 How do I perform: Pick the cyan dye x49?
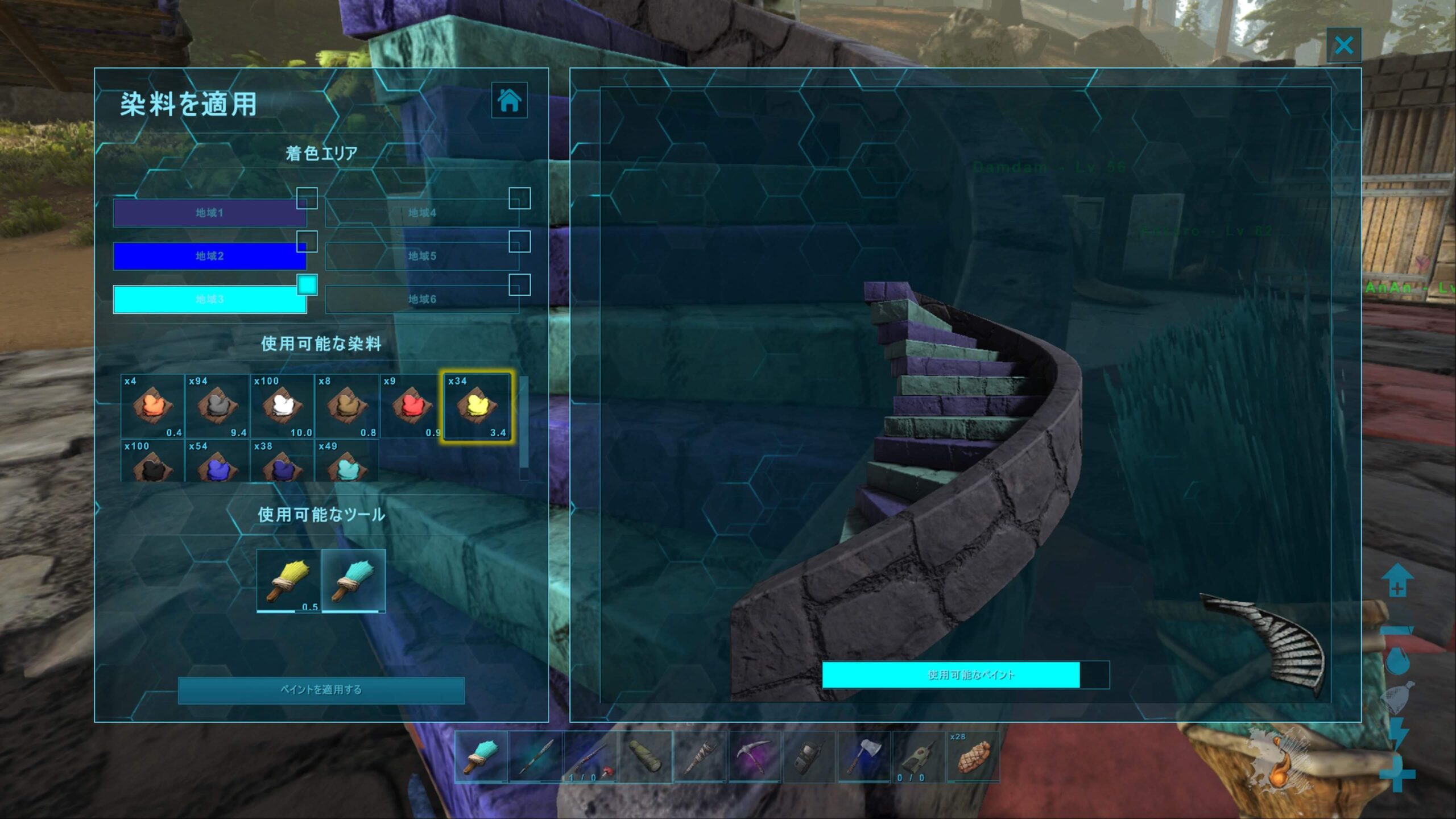(x=347, y=463)
